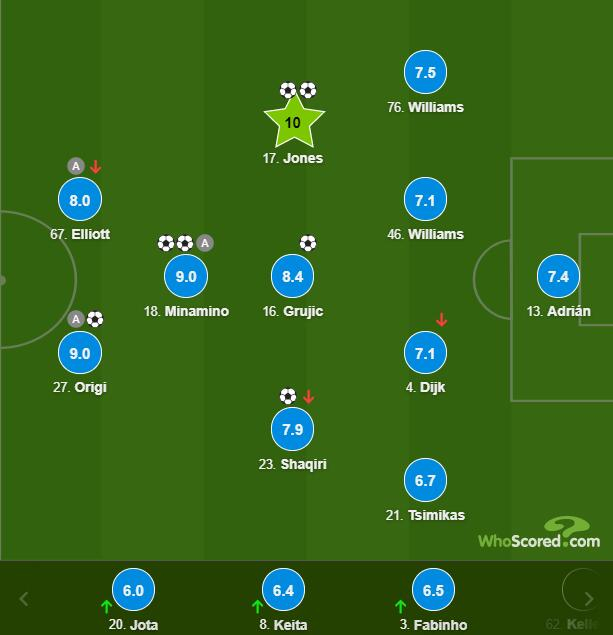Open Minamino's 9.0 rating bubble

186,276
